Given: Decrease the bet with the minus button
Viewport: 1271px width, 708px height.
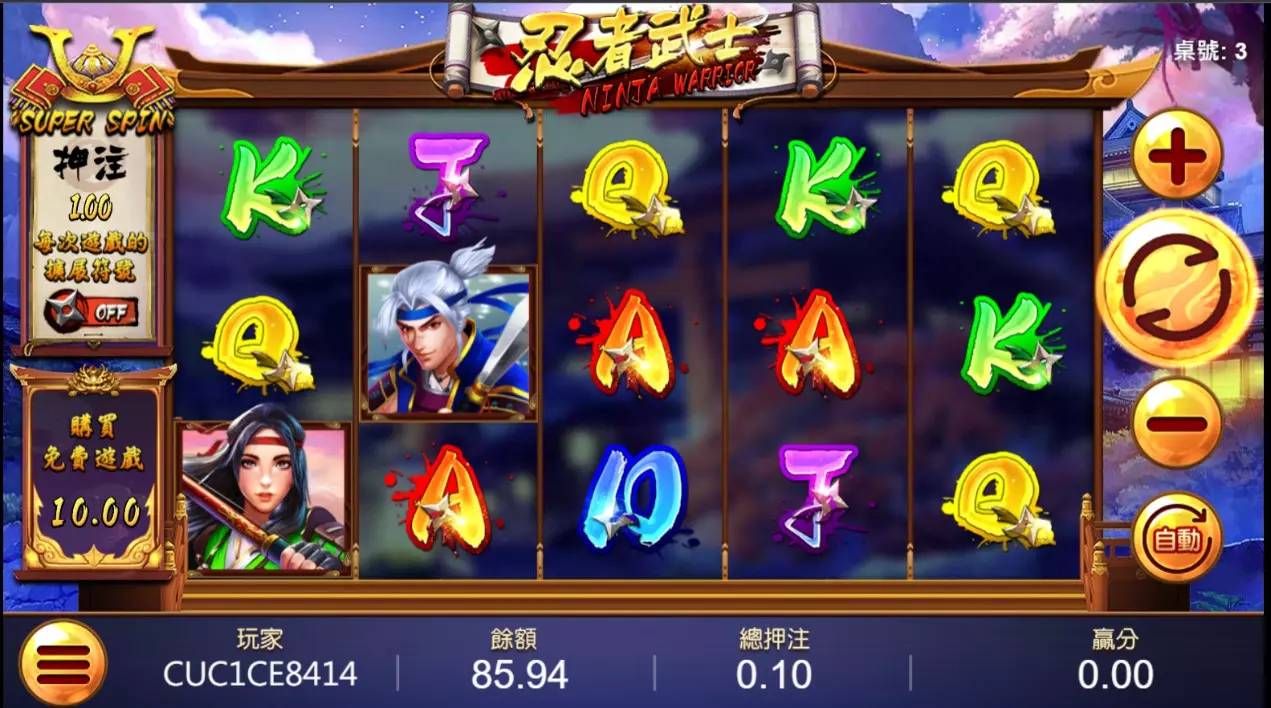Looking at the screenshot, I should tap(1178, 422).
